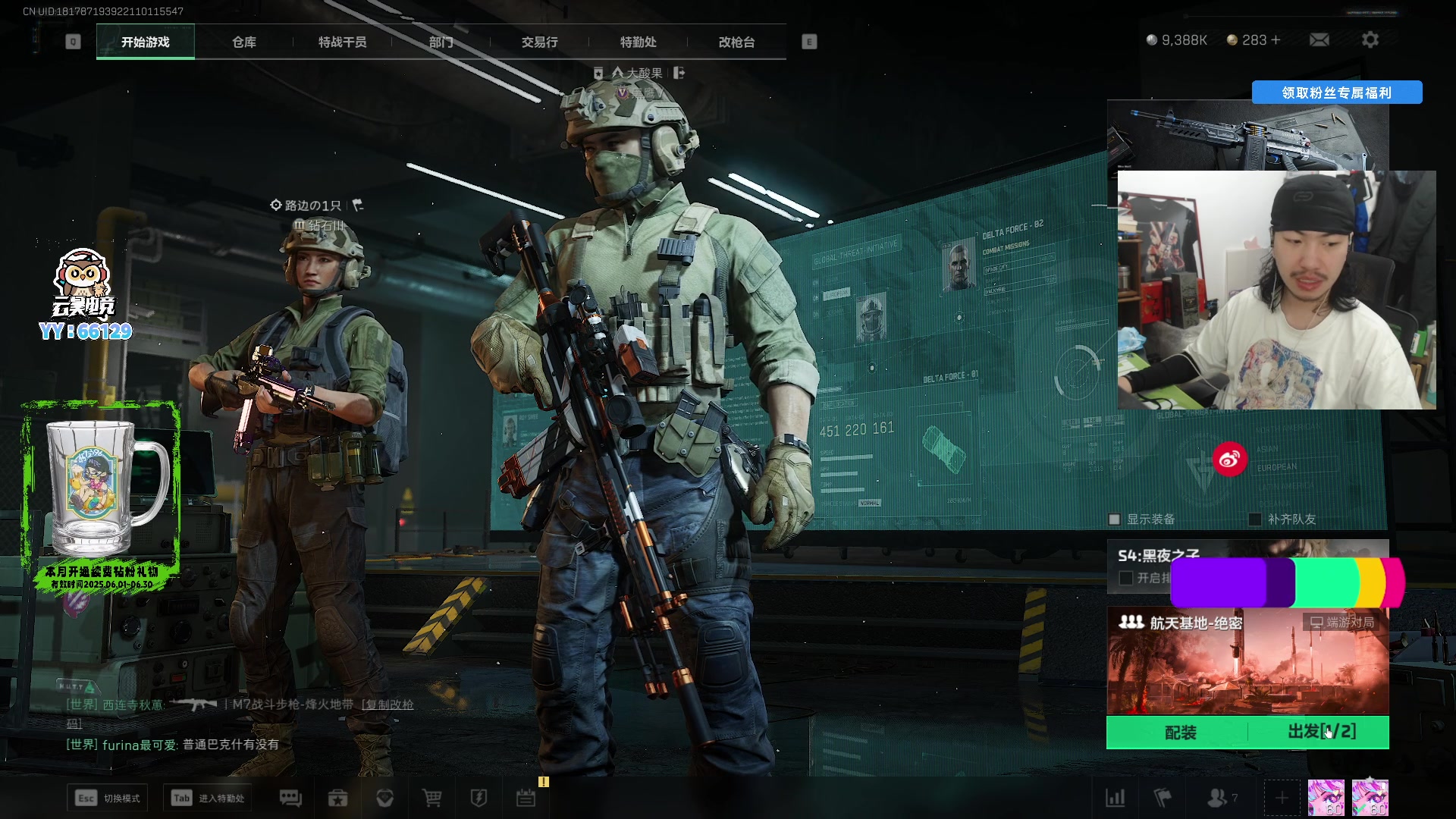Screen dimensions: 1456x819
Task: Open the 改枪台 gunsmith tab
Action: click(x=737, y=42)
